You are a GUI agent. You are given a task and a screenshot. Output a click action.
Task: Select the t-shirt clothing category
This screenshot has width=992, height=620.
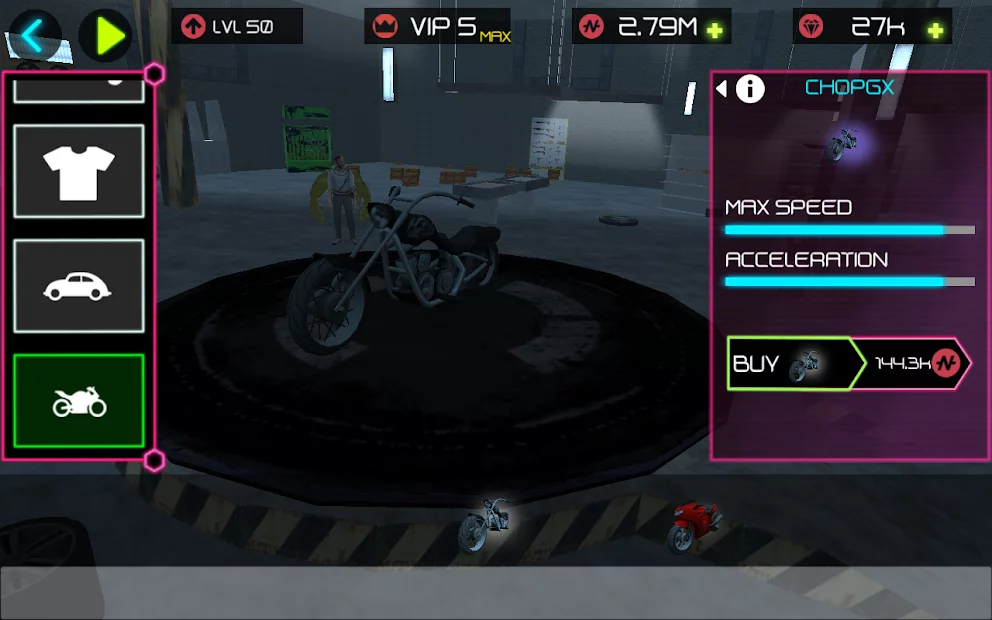click(79, 171)
